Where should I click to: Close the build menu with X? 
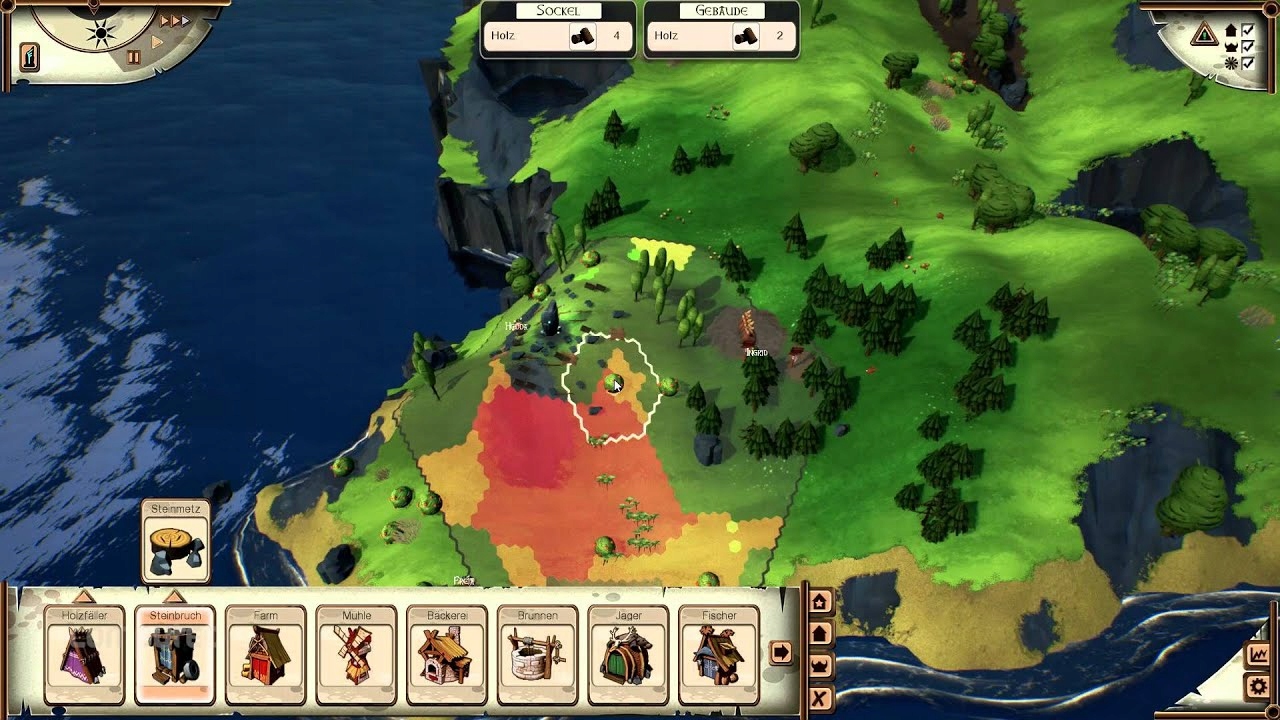(x=820, y=698)
